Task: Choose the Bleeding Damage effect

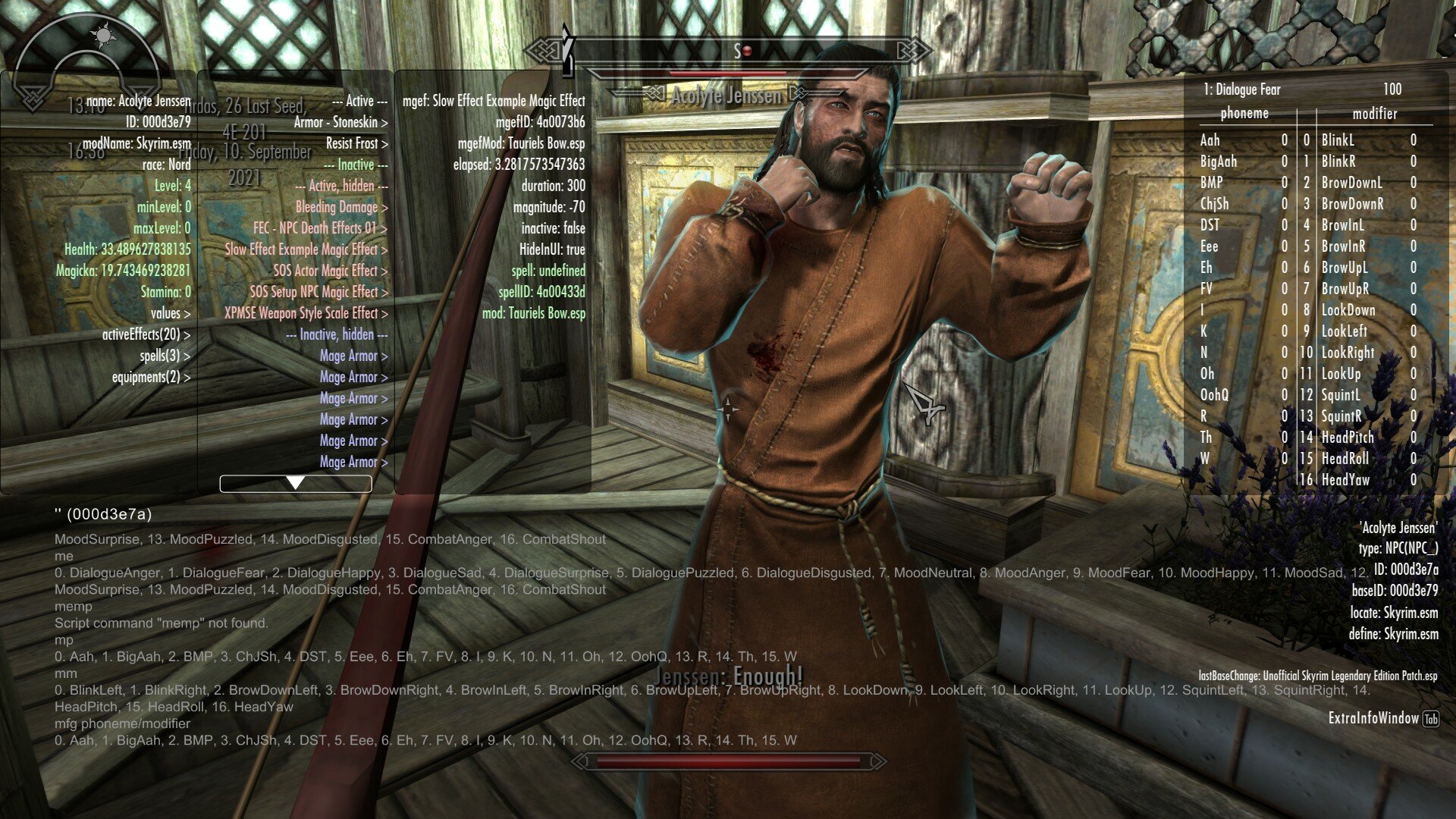Action: (x=340, y=207)
